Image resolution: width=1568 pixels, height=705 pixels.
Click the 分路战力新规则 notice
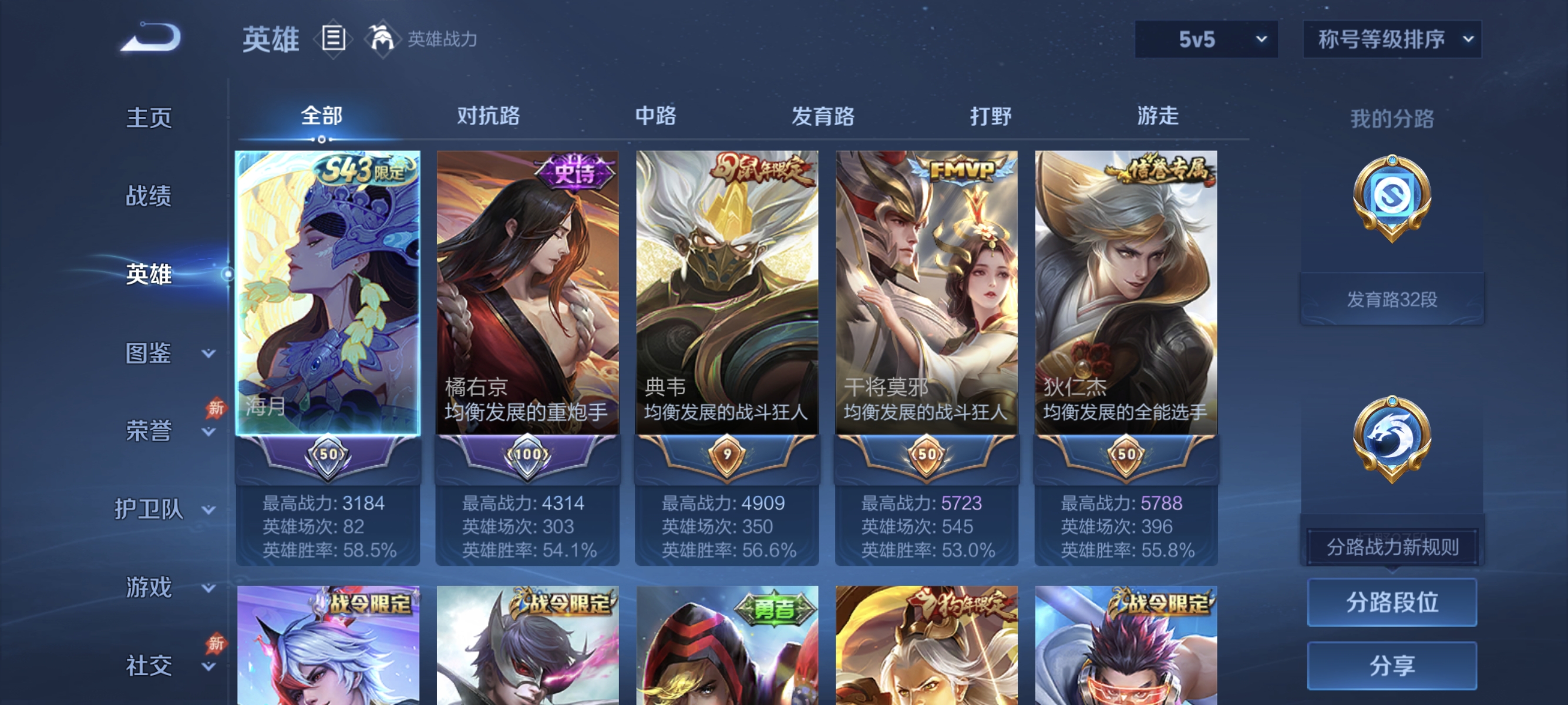(x=1394, y=546)
